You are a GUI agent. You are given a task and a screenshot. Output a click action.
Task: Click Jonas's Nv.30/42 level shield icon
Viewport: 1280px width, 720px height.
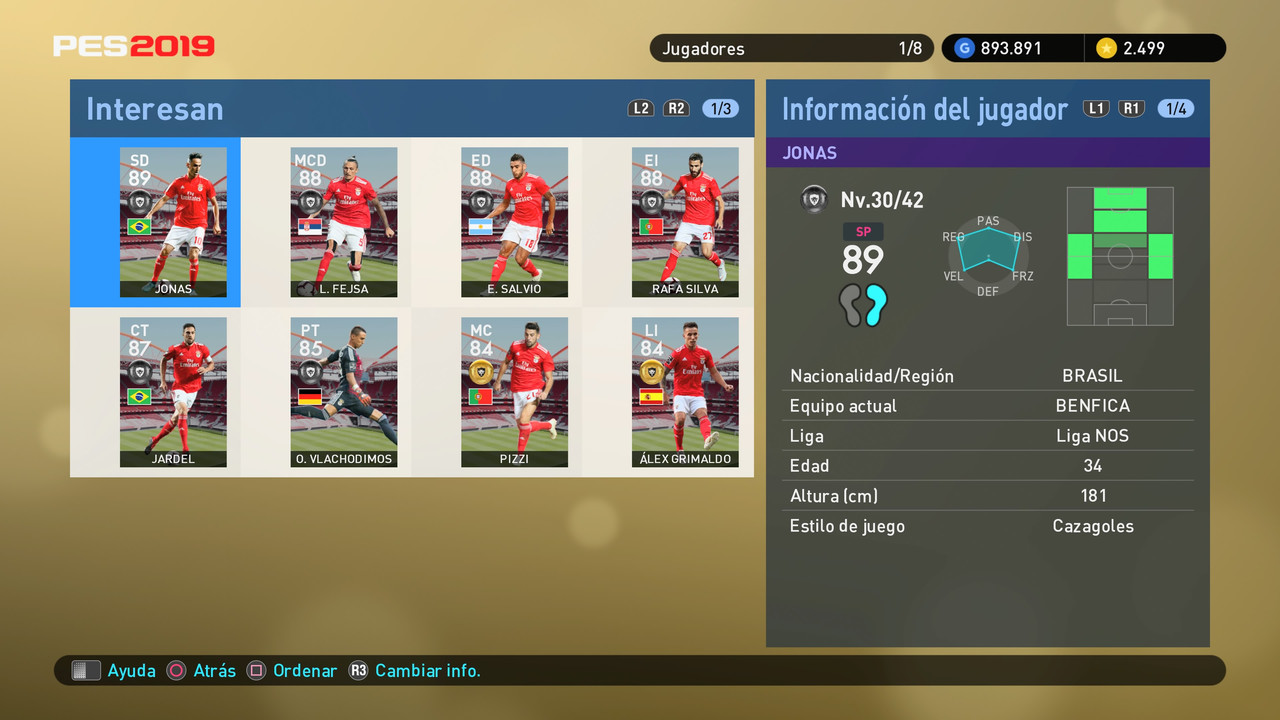(x=815, y=199)
